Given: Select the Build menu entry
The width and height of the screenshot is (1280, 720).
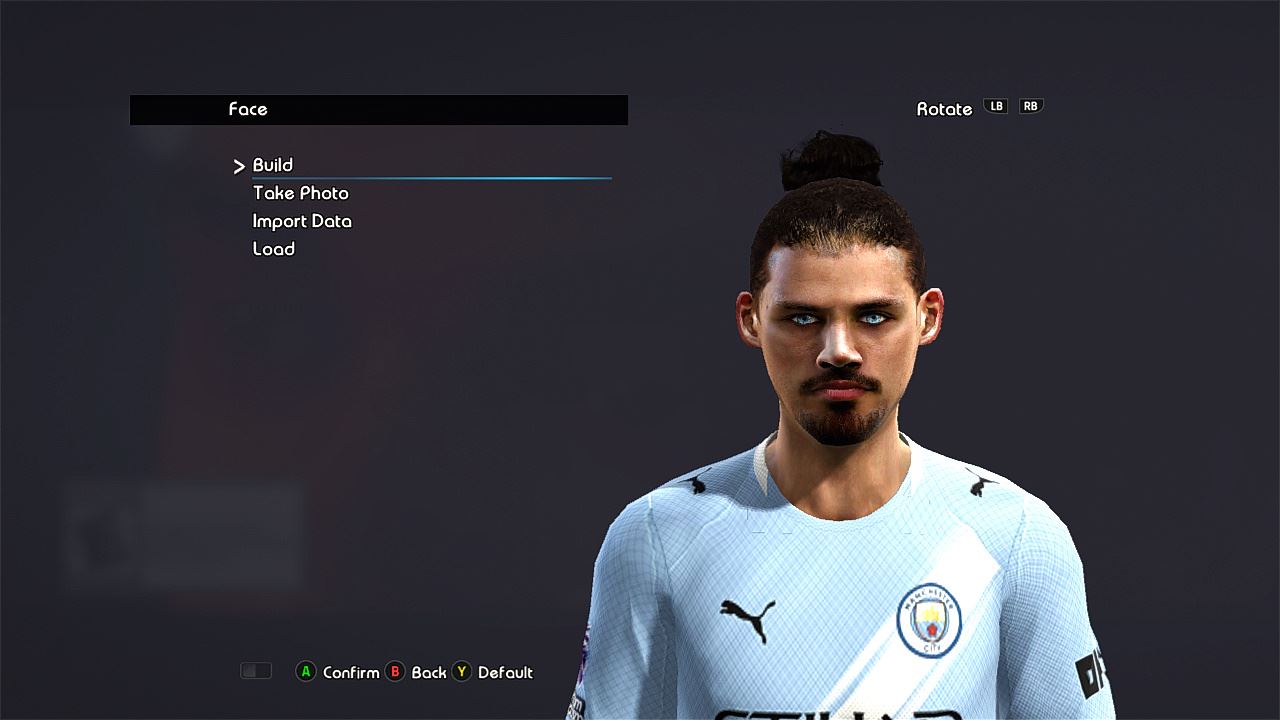Looking at the screenshot, I should pyautogui.click(x=272, y=165).
